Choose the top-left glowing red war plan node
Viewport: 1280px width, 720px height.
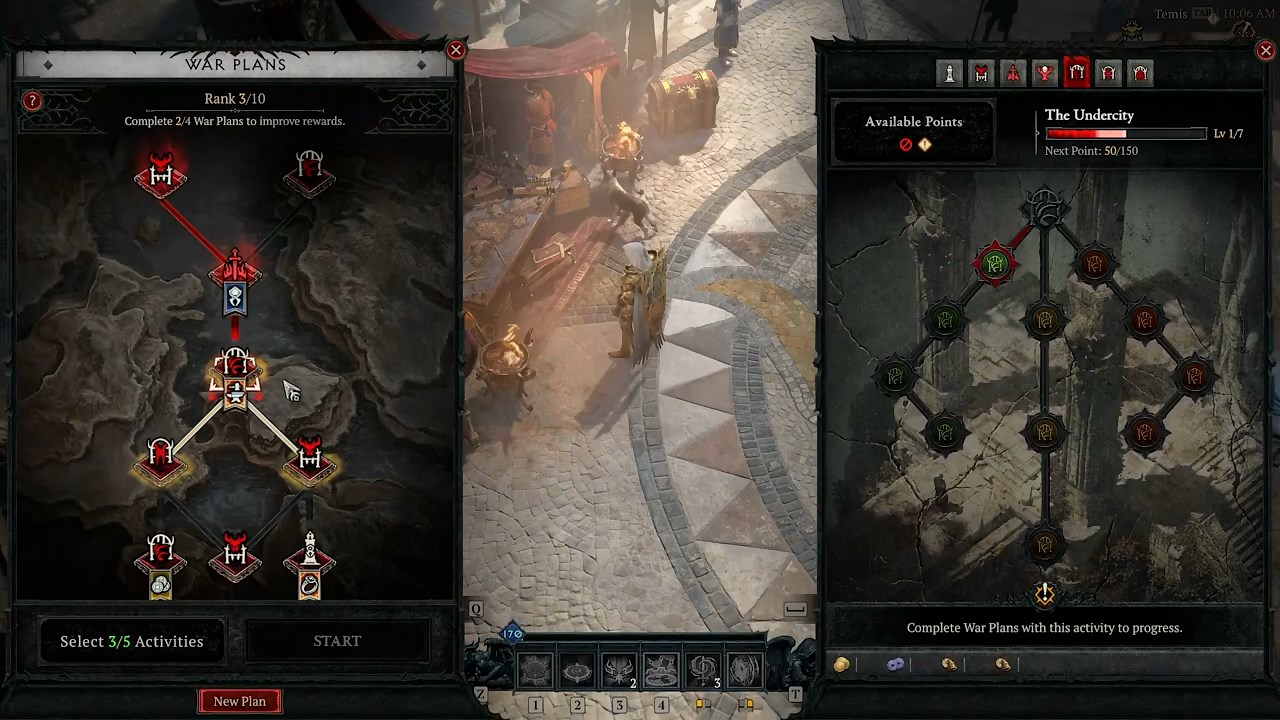[x=161, y=174]
